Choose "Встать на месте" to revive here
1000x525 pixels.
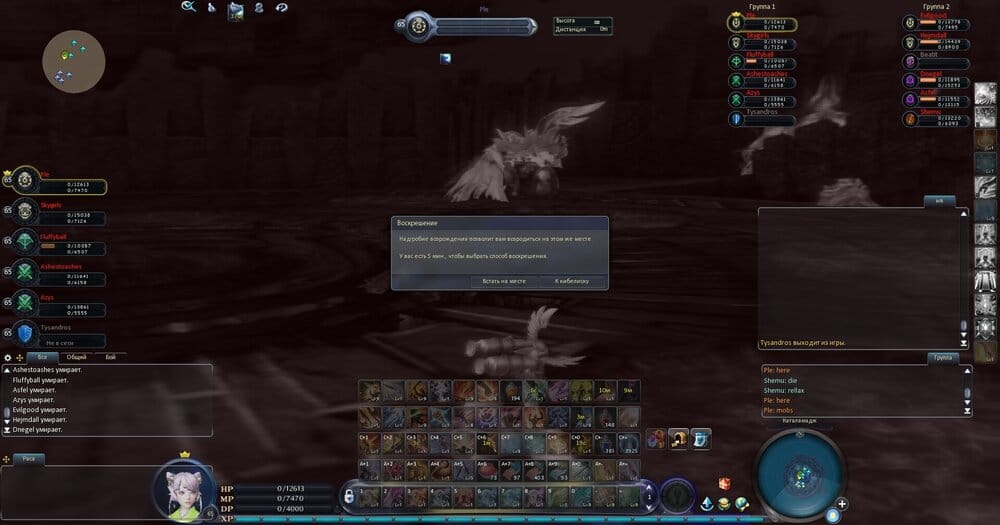(504, 281)
